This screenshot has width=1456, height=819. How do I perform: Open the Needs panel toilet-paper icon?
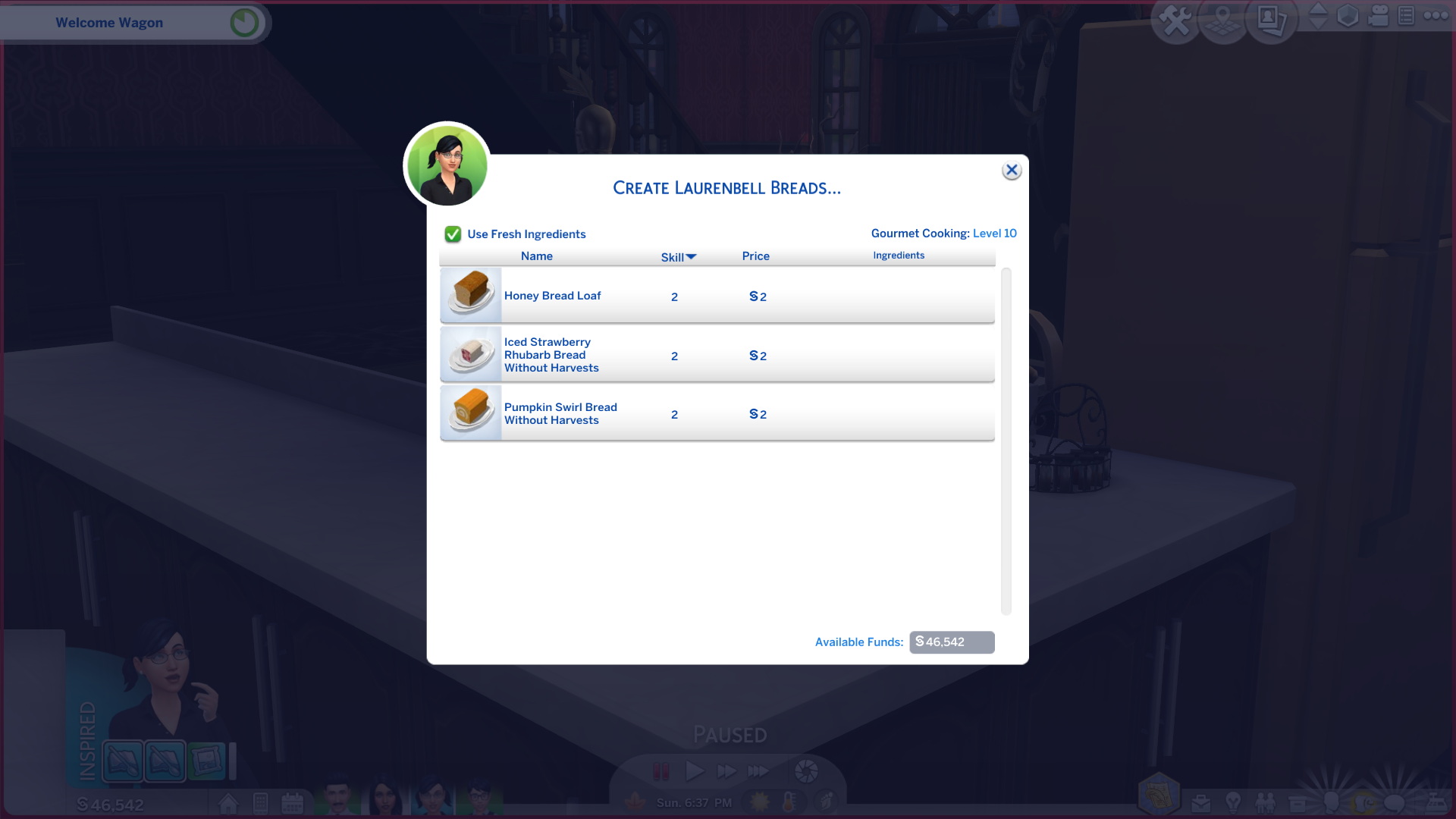click(1365, 802)
